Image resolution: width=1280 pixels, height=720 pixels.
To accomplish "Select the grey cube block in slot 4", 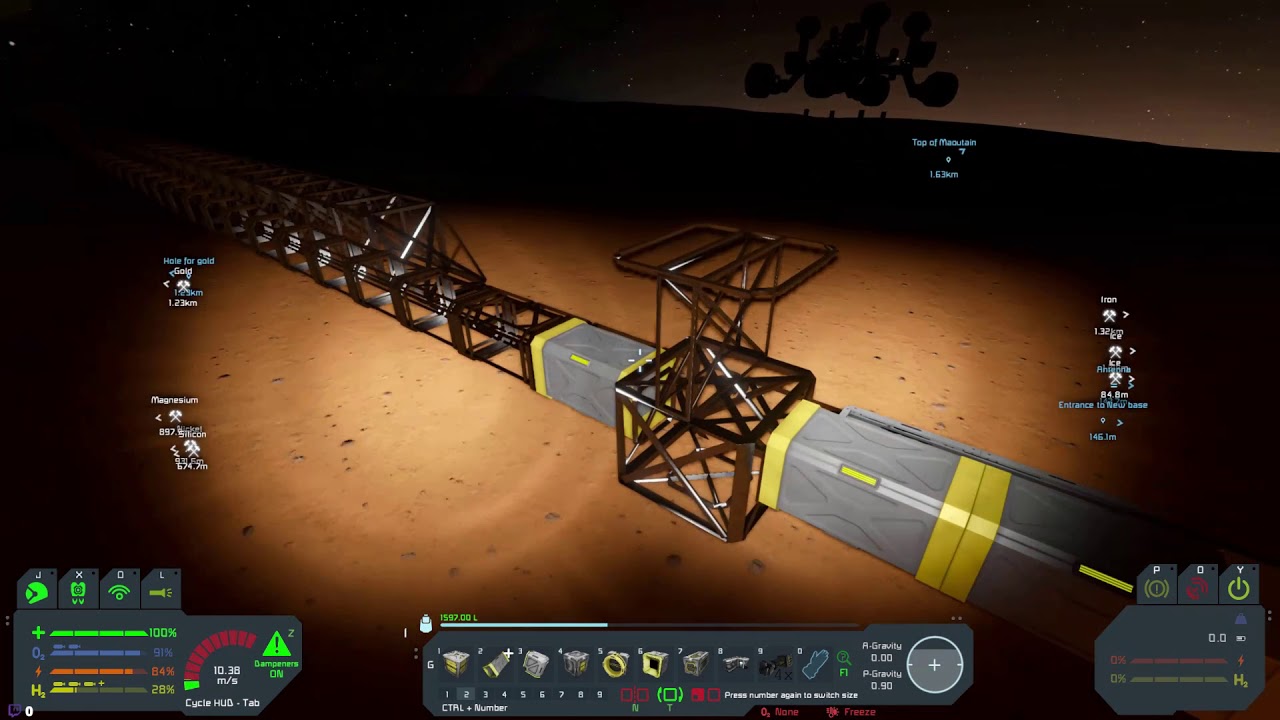I will (x=575, y=663).
